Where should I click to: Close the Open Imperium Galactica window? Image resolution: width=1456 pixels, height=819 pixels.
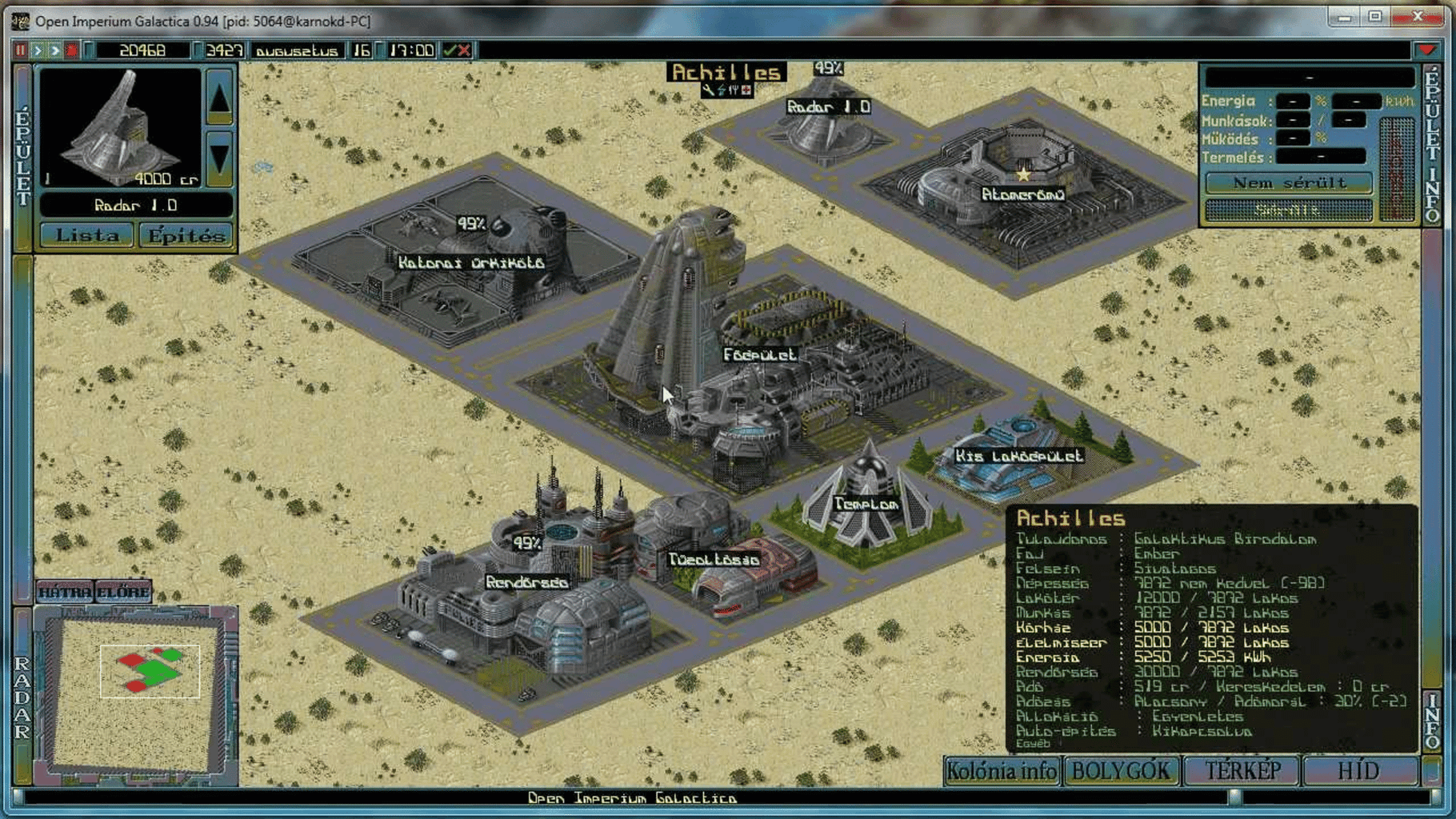pyautogui.click(x=1417, y=16)
